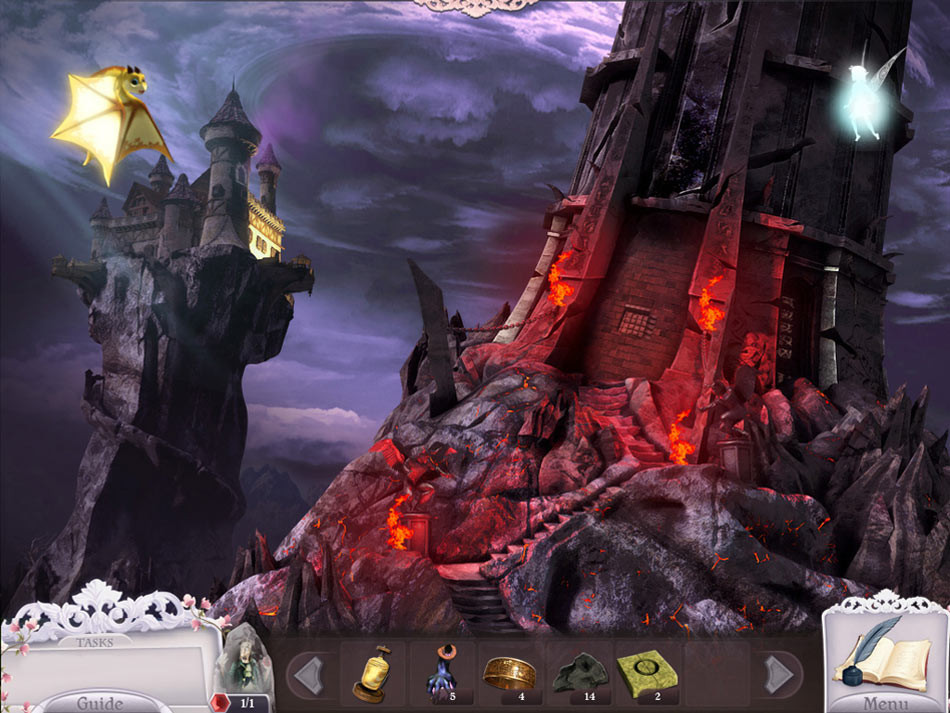
Task: Pick the blue claw item from inventory
Action: point(440,673)
